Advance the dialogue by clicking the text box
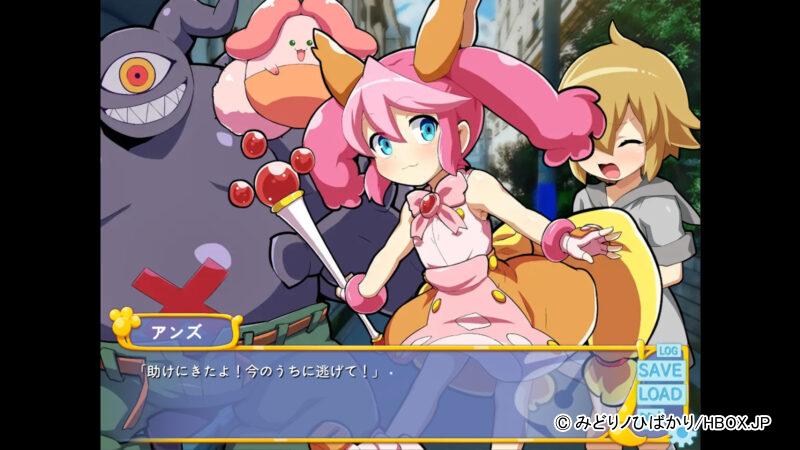Viewport: 800px width, 450px height. click(380, 395)
